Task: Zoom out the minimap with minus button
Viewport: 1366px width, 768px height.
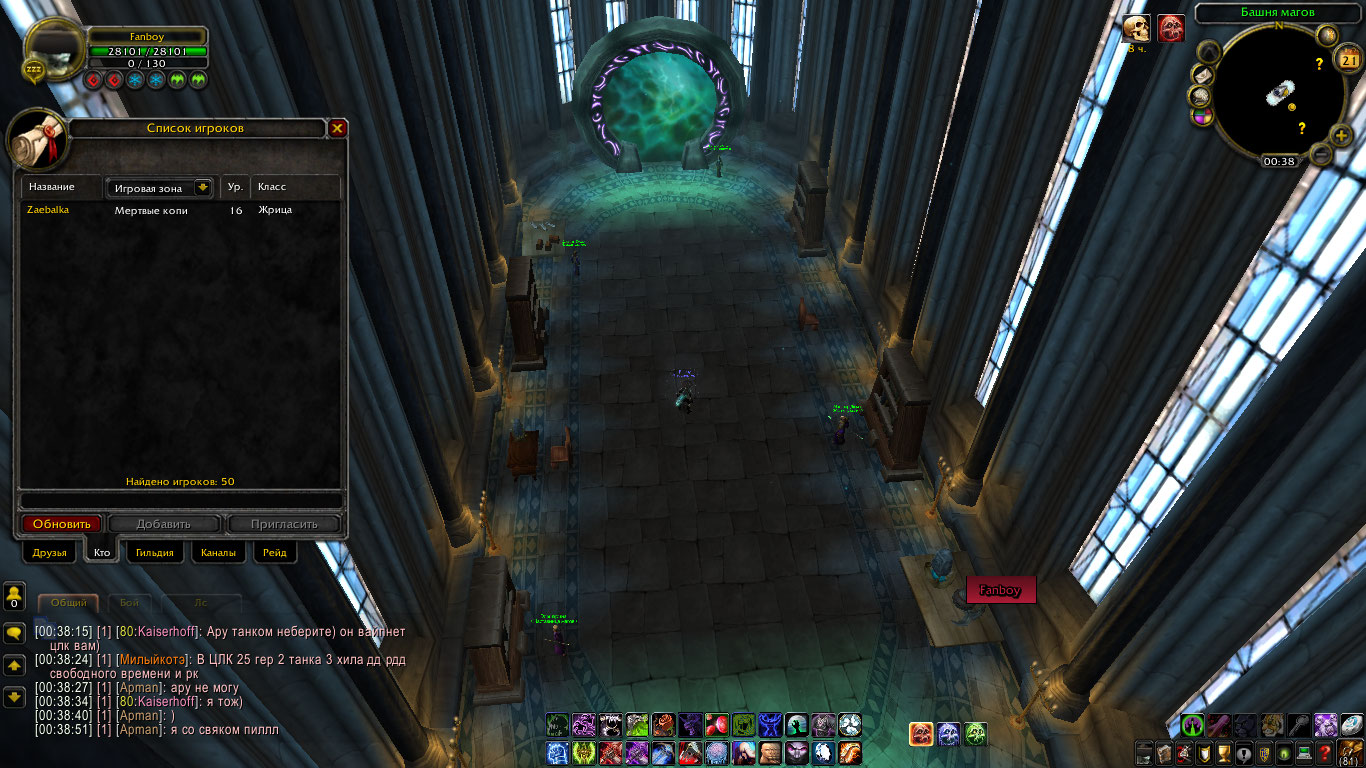Action: pyautogui.click(x=1321, y=154)
